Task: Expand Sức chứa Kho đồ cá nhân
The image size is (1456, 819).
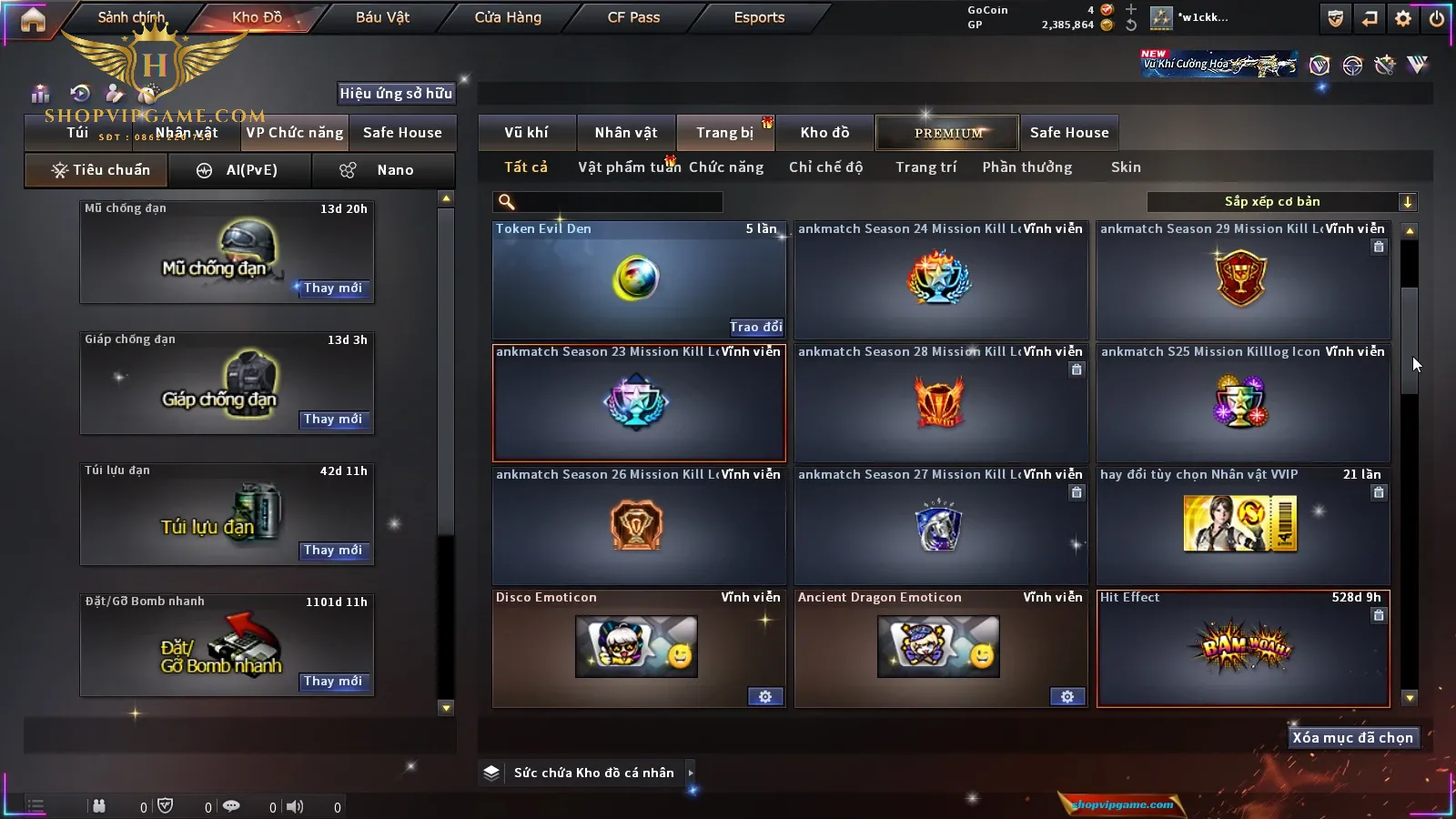Action: click(x=691, y=773)
